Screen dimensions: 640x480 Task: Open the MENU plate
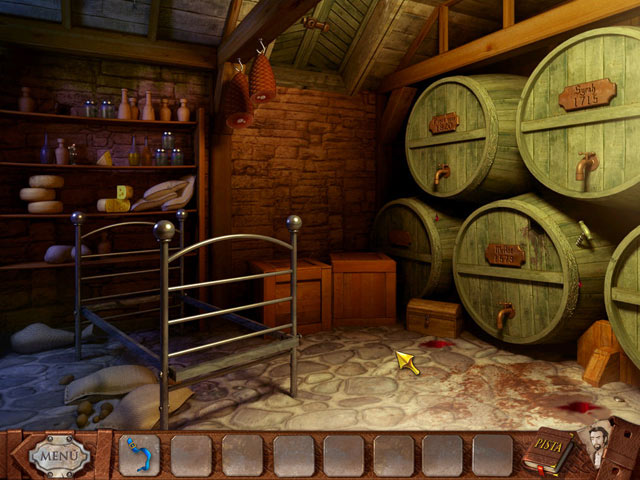(x=58, y=456)
